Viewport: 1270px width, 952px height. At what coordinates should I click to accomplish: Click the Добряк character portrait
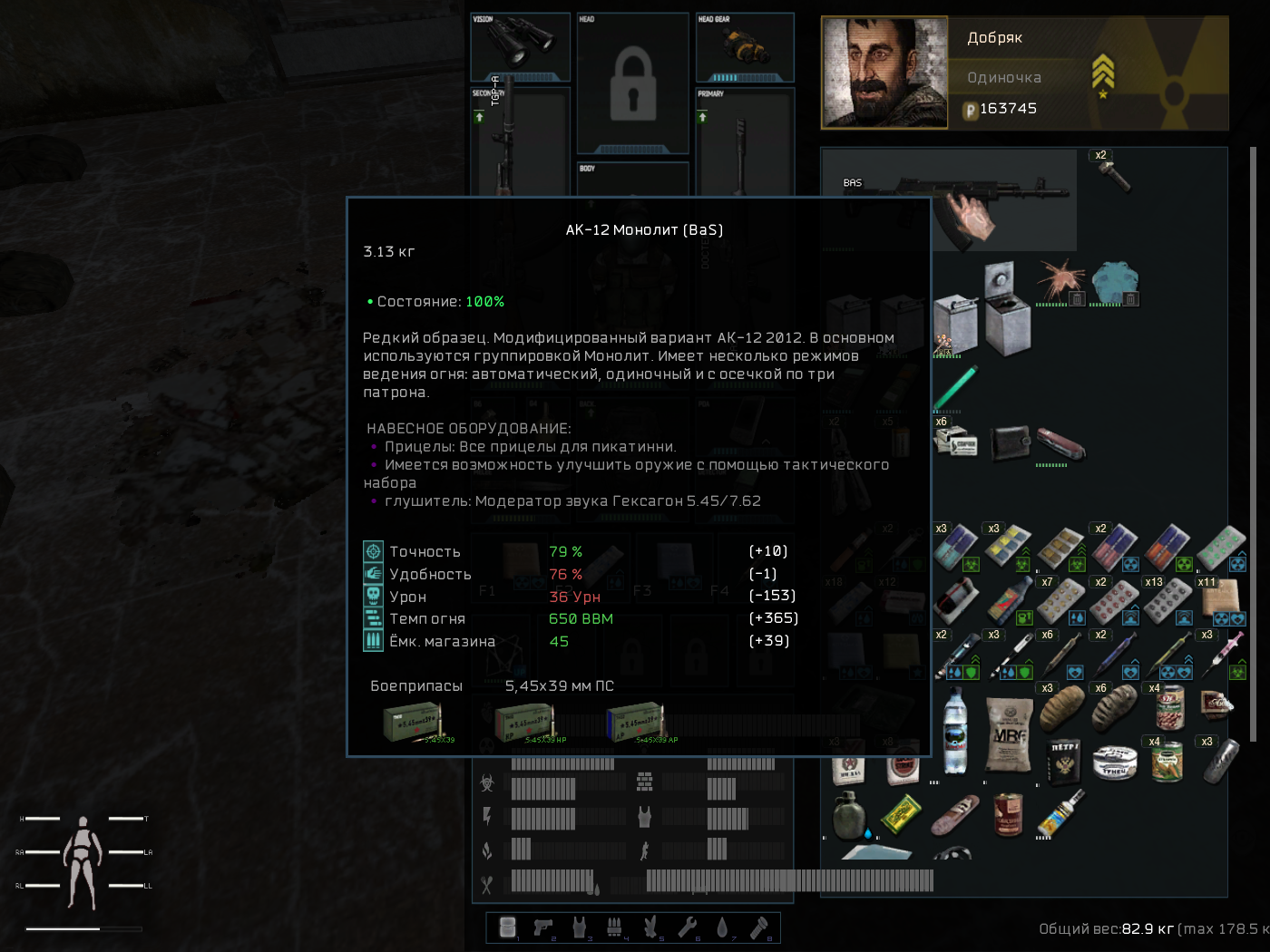tap(884, 73)
